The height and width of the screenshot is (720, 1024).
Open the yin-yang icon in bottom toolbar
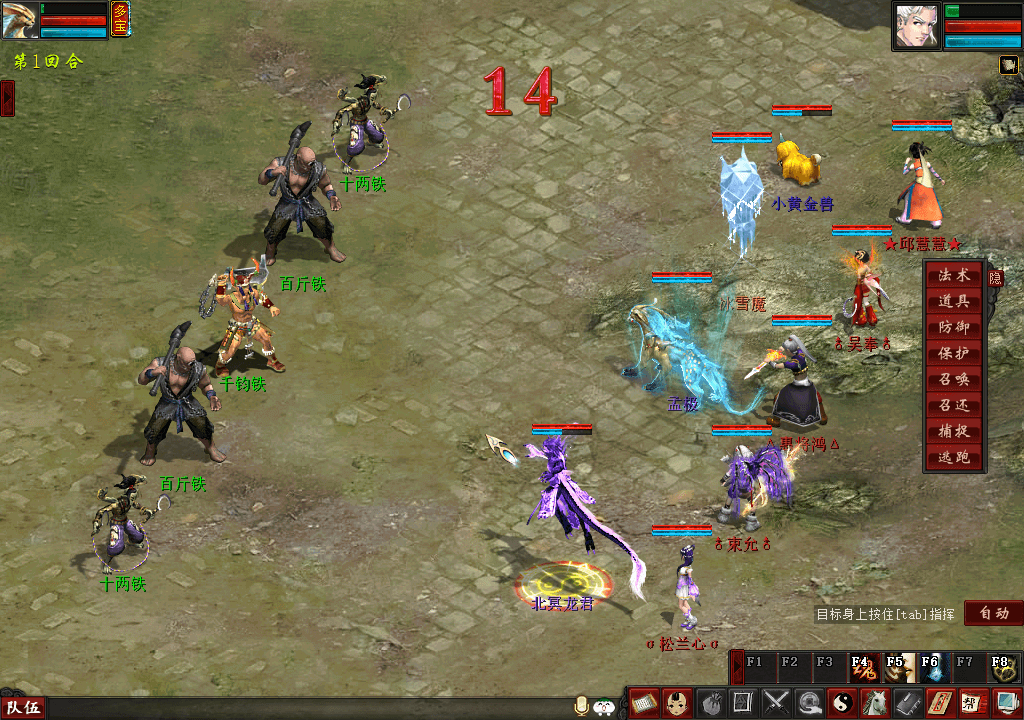click(x=843, y=703)
